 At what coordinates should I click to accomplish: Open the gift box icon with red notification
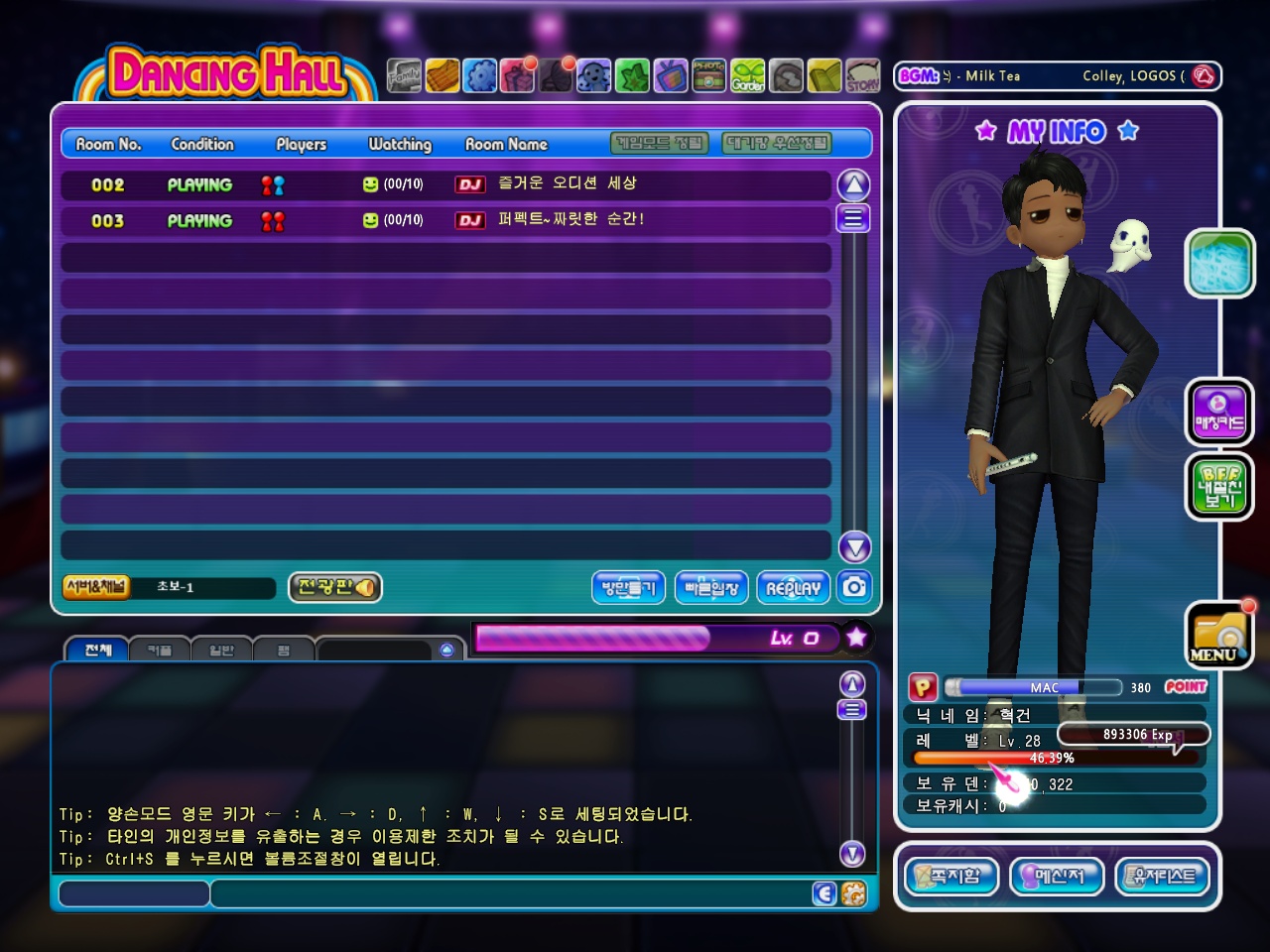[x=518, y=75]
